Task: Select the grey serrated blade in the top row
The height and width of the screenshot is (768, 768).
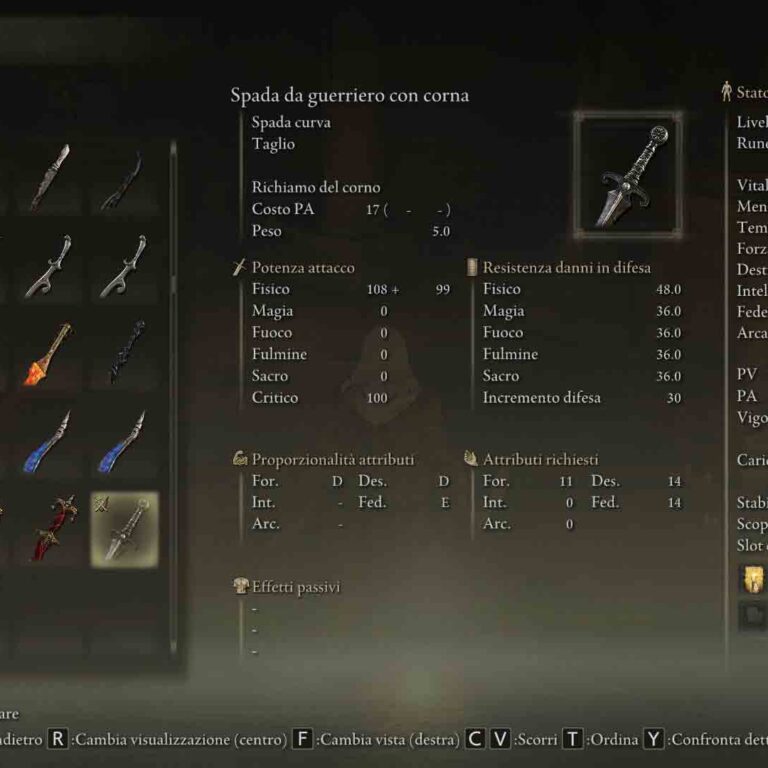Action: [x=50, y=180]
